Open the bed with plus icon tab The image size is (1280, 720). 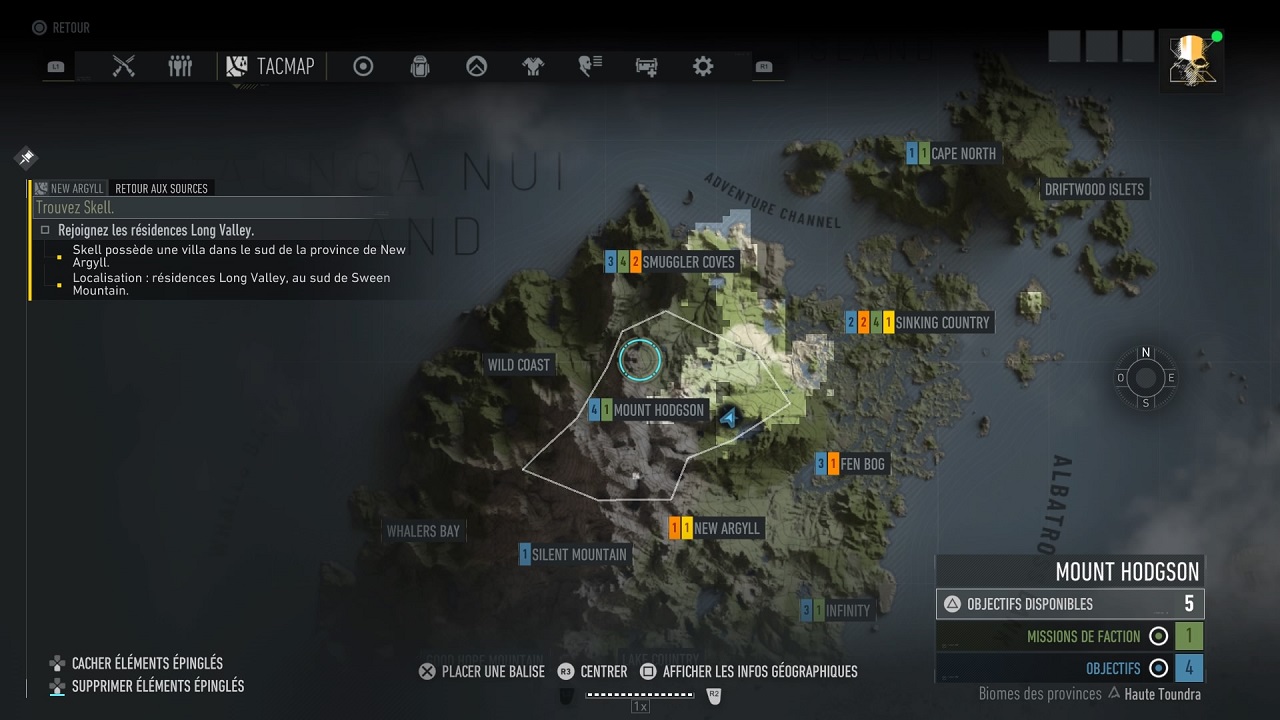click(646, 66)
